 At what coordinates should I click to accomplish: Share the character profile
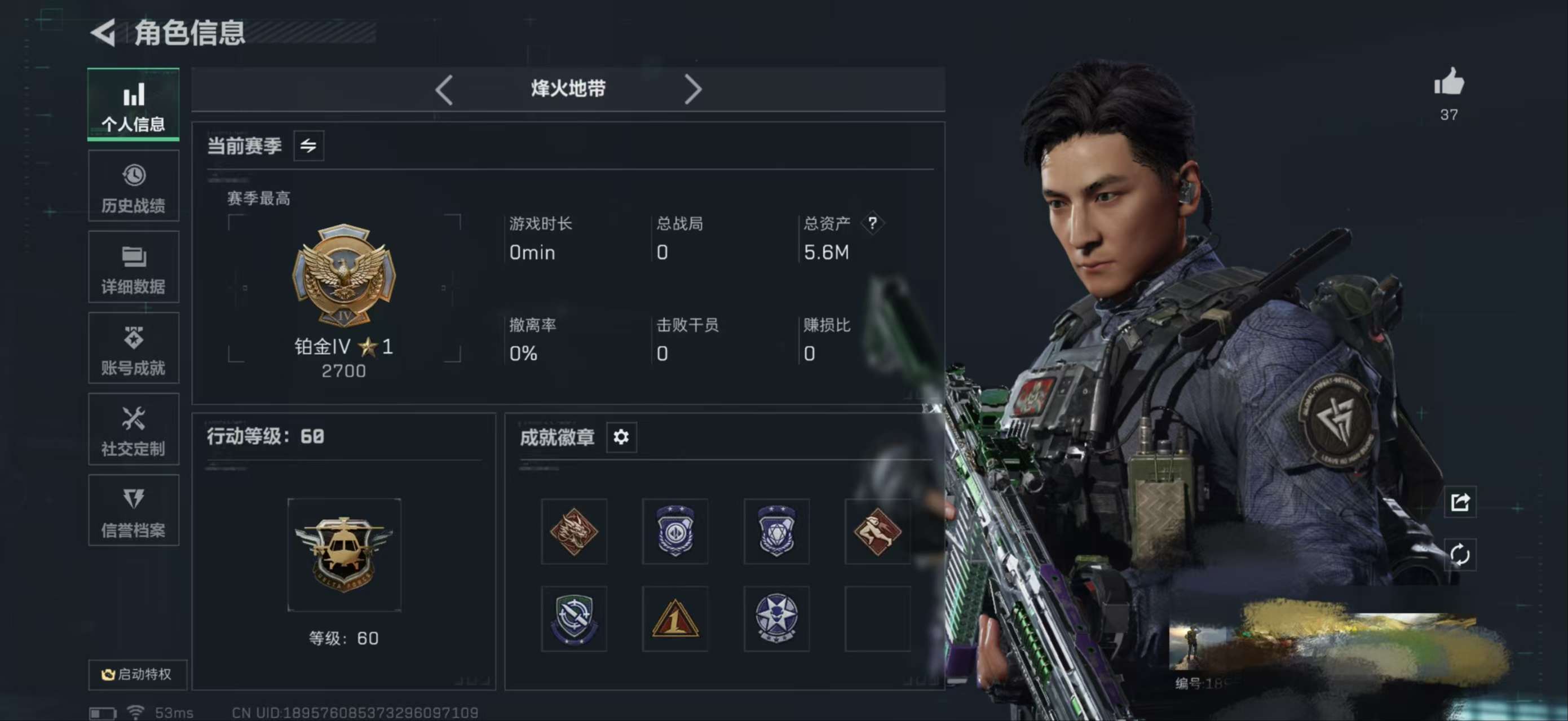coord(1460,502)
